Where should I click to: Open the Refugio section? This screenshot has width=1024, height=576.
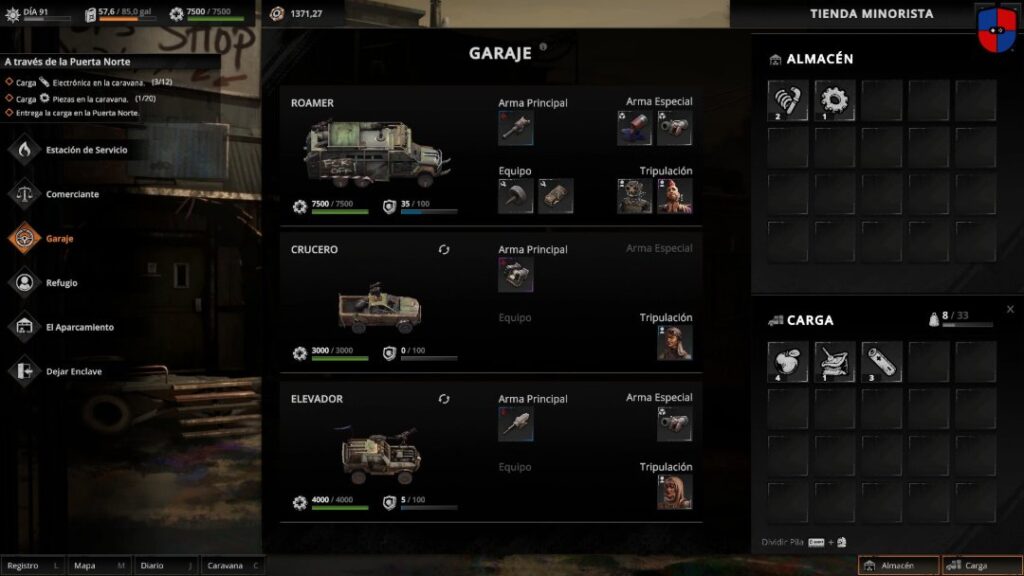(60, 283)
